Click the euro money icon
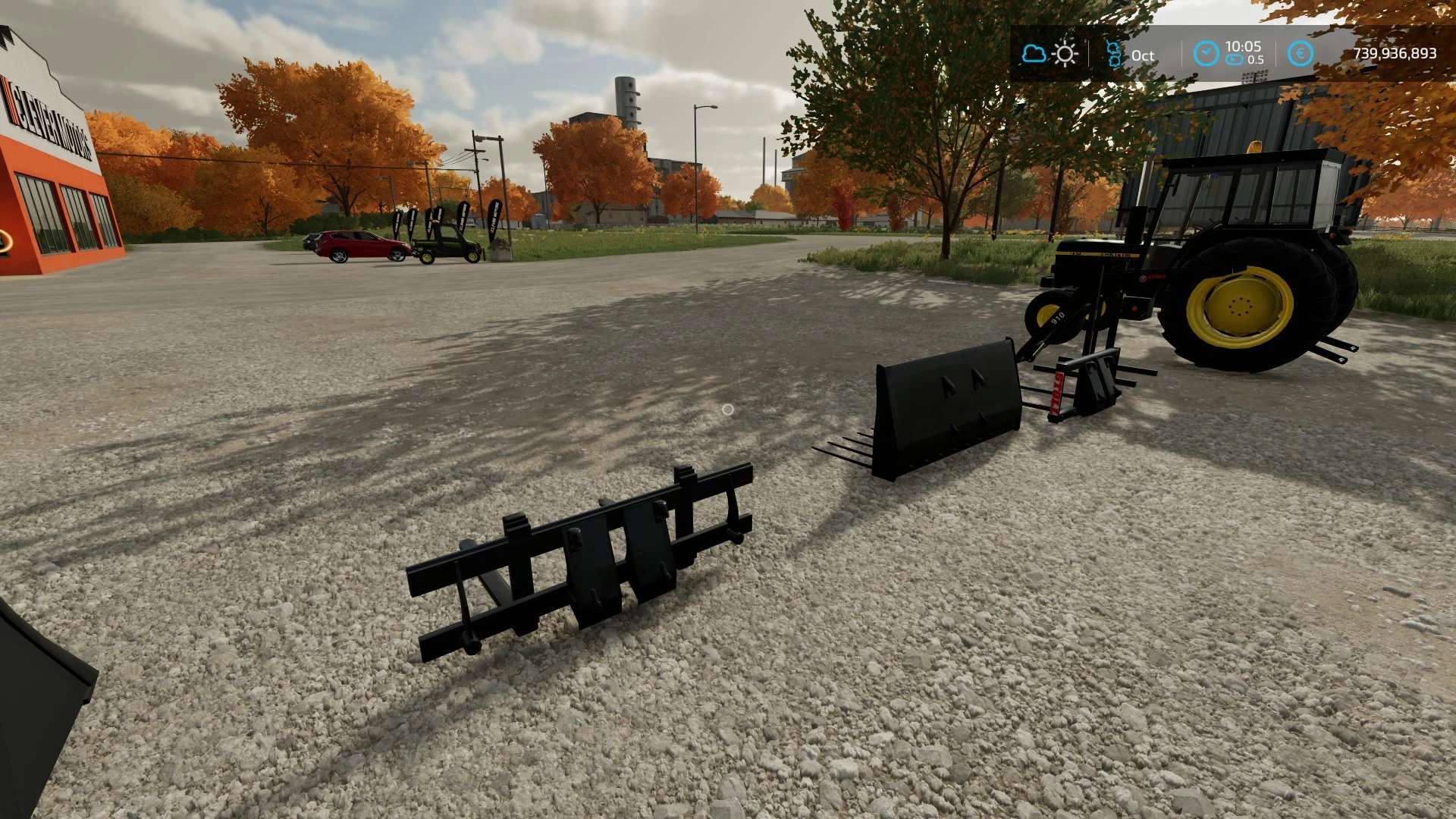Viewport: 1456px width, 819px height. point(1301,54)
